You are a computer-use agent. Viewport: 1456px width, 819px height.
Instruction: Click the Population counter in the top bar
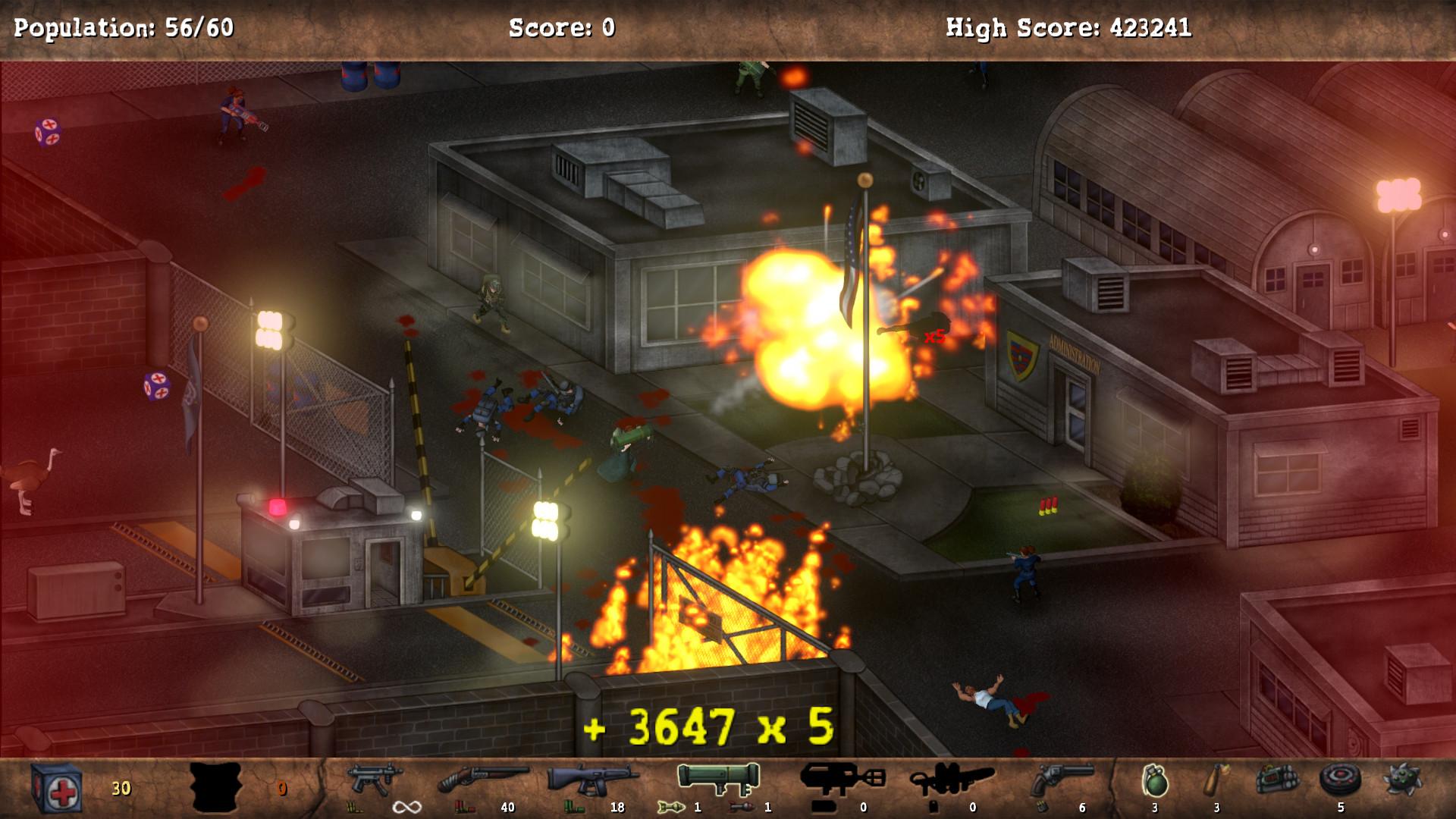coord(124,28)
